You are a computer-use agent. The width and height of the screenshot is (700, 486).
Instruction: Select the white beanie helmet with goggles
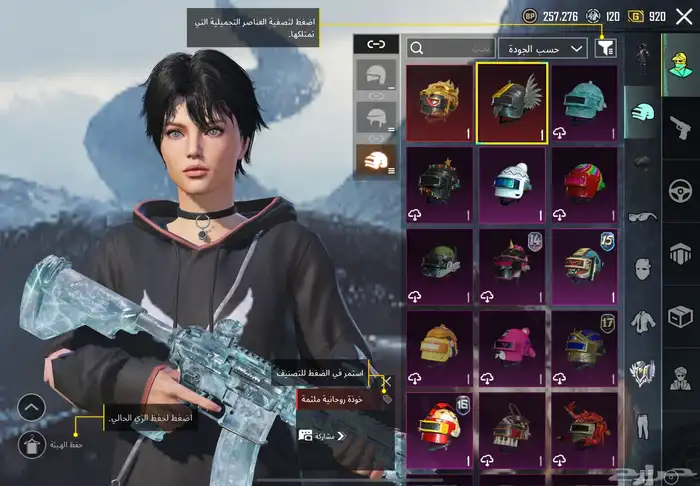[x=512, y=185]
